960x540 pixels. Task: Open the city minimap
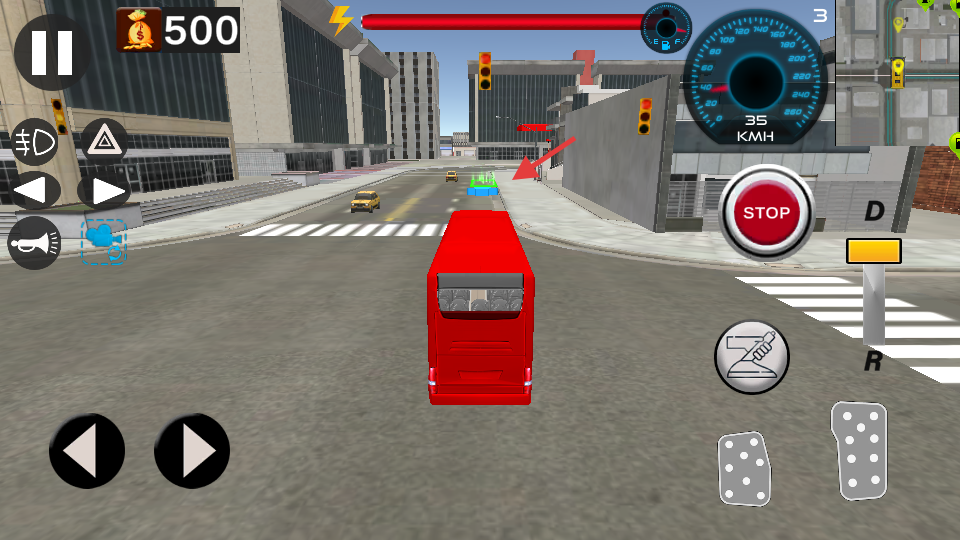897,73
